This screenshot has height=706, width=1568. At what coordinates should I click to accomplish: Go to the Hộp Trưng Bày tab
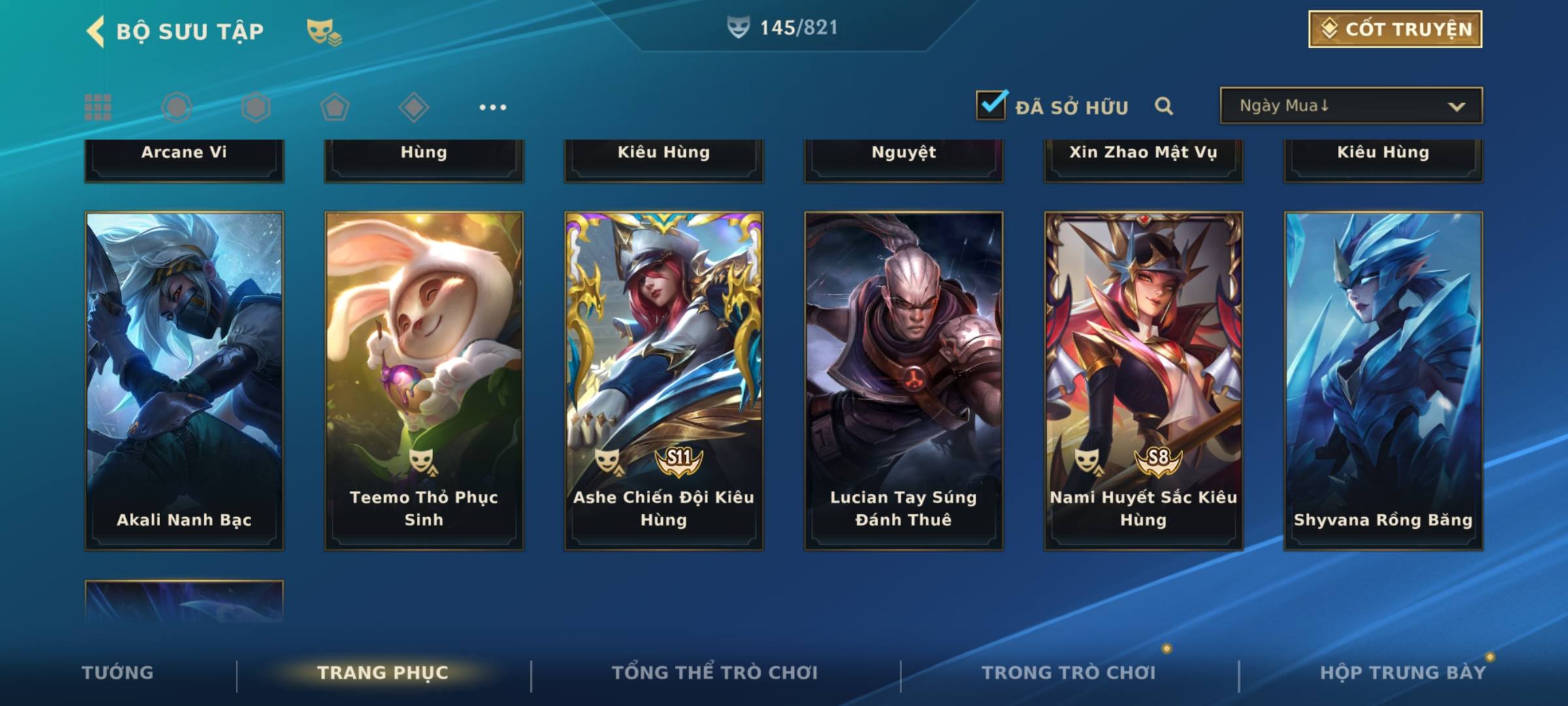[1403, 673]
